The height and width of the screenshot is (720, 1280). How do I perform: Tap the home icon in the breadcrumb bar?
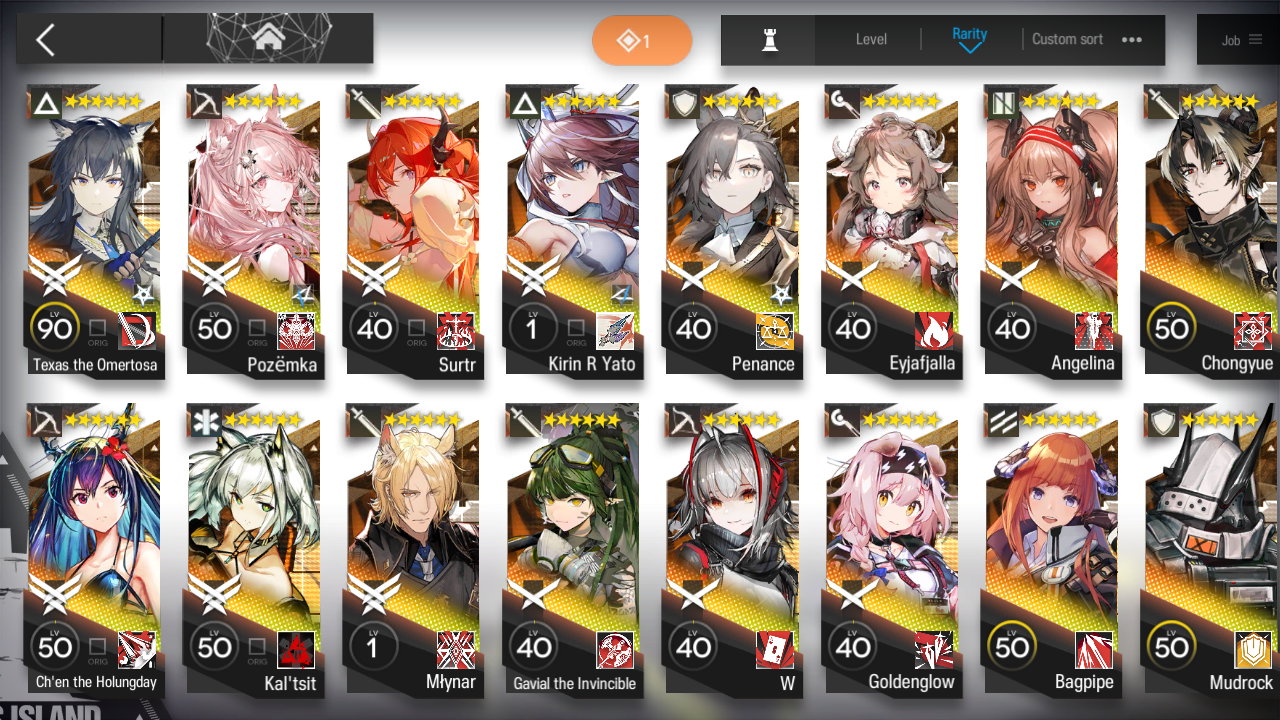pos(267,39)
